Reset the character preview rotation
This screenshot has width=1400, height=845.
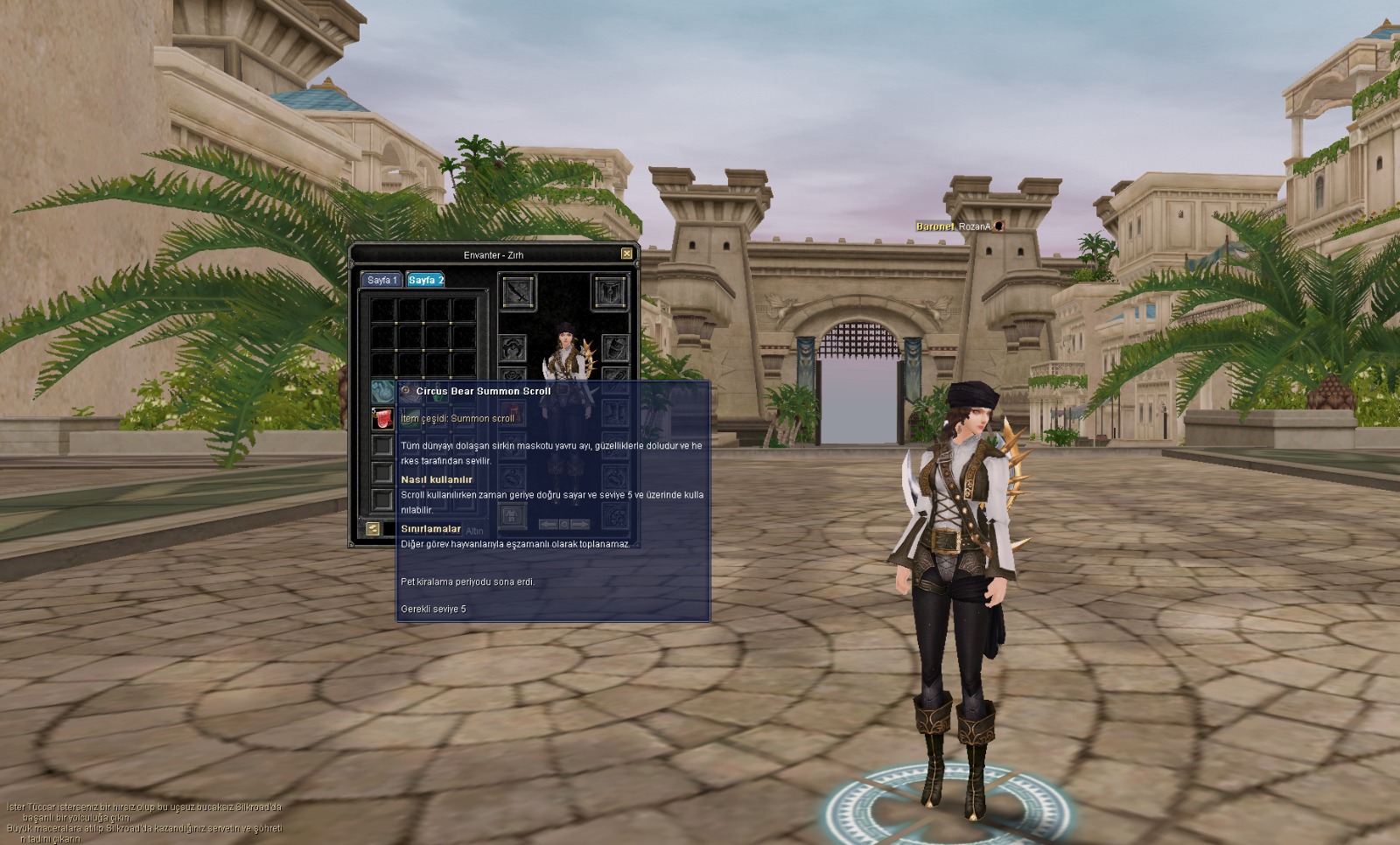pos(563,524)
